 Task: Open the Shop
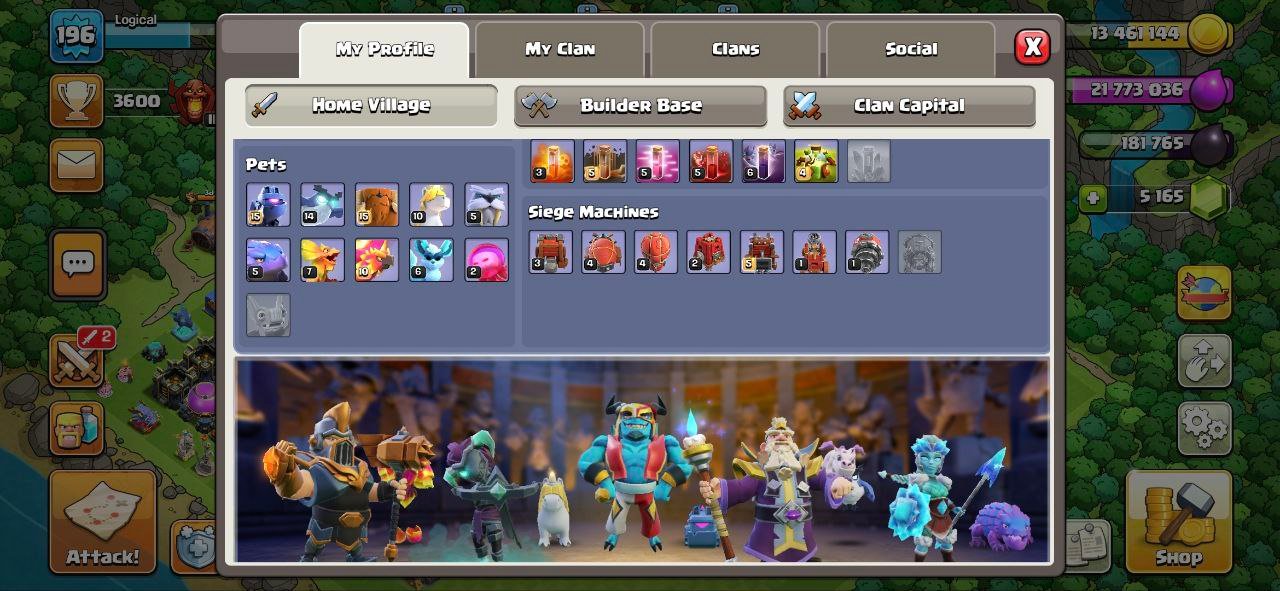[x=1178, y=522]
